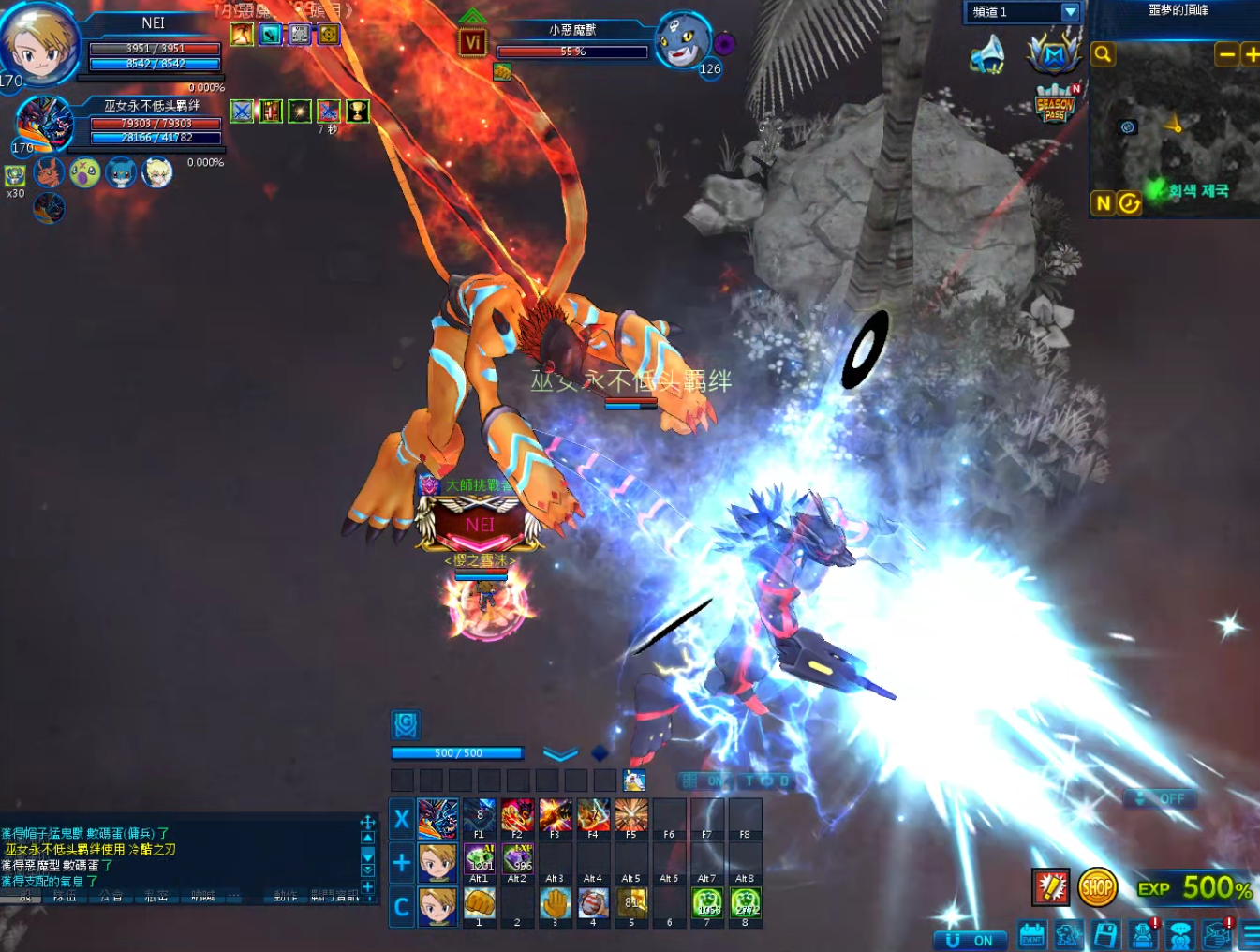Open the red exclamation alert icon

[1050, 886]
